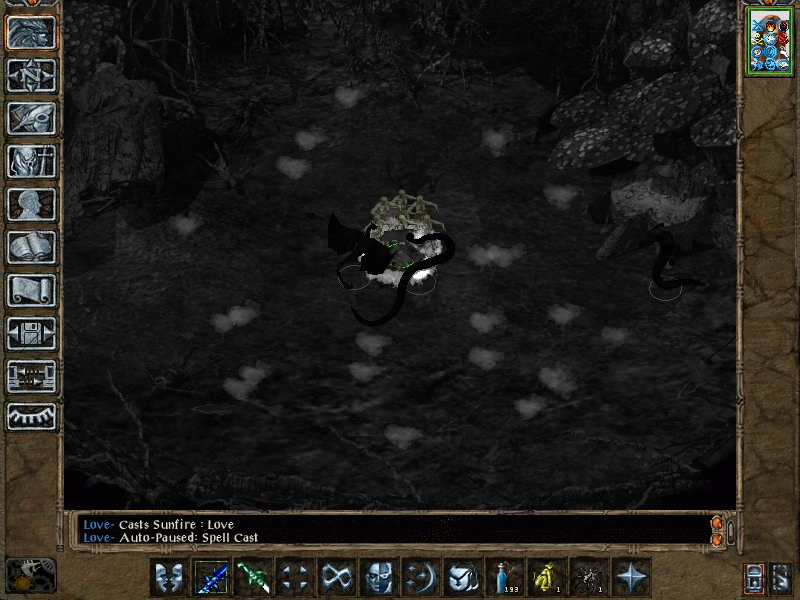
Task: Use the blue potion quick item
Action: (505, 577)
